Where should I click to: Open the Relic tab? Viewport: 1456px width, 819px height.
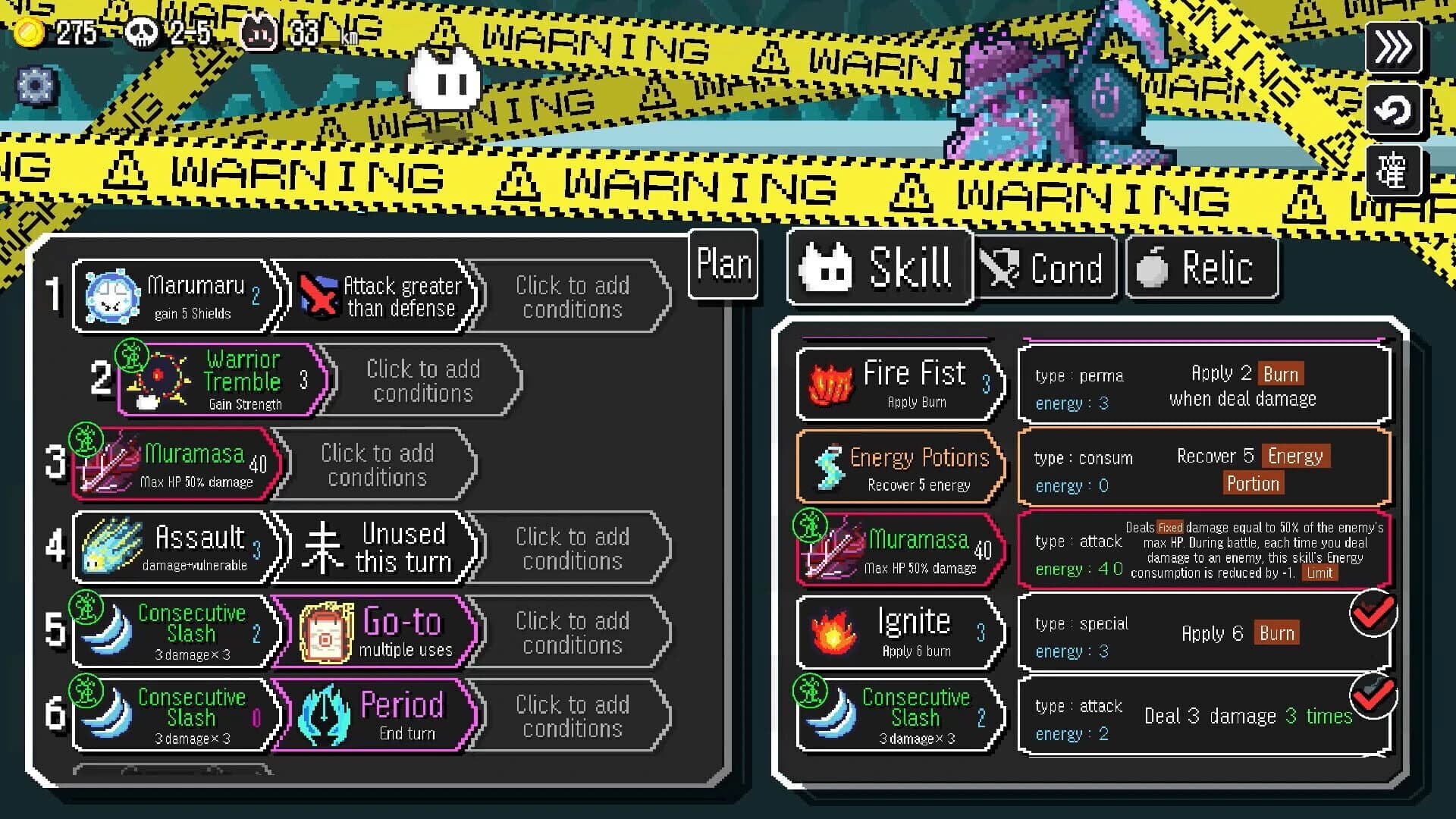coord(1202,267)
